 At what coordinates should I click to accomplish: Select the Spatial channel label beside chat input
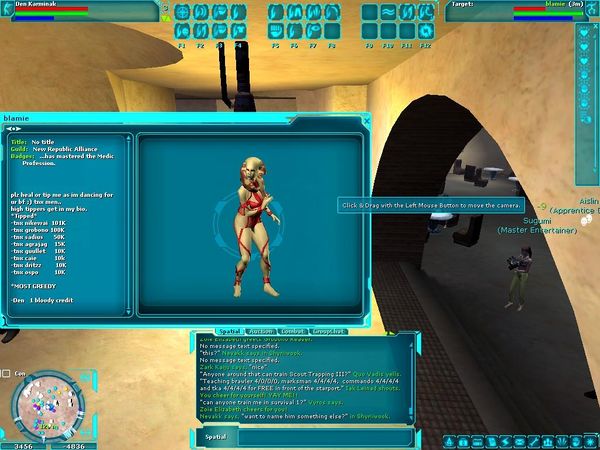point(215,436)
